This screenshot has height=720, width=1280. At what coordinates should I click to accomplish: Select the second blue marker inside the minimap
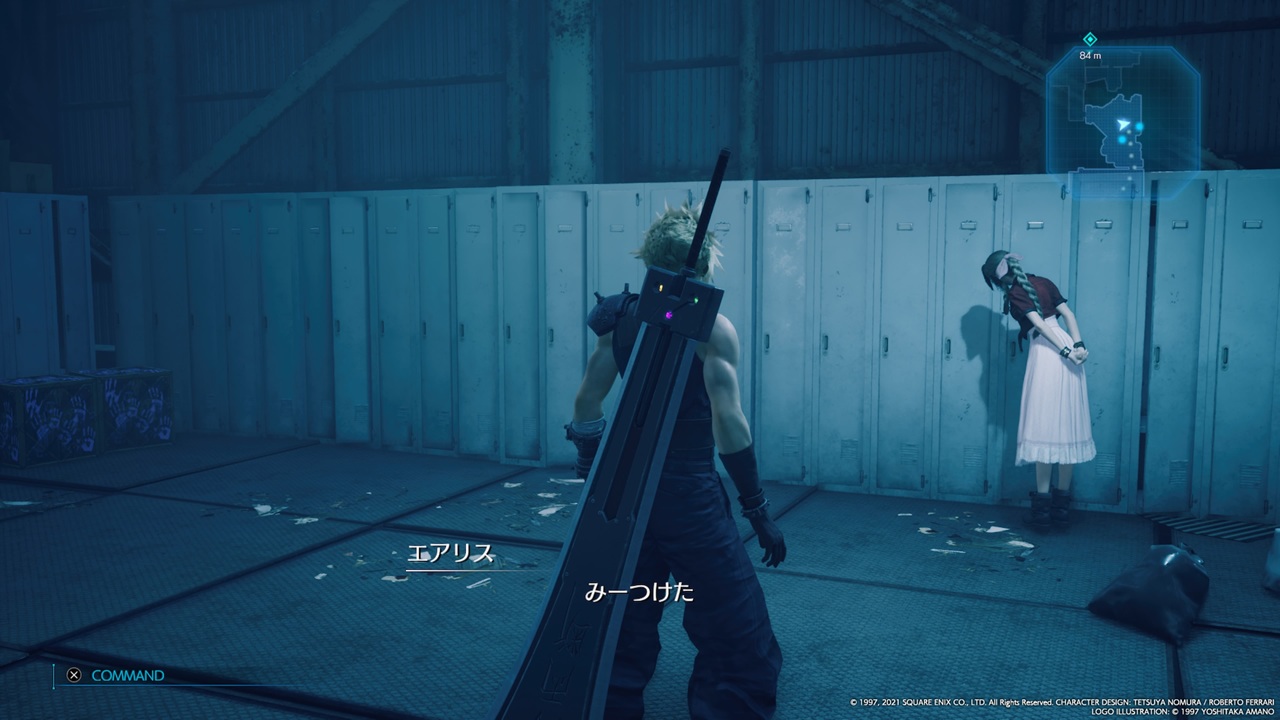tap(1120, 138)
